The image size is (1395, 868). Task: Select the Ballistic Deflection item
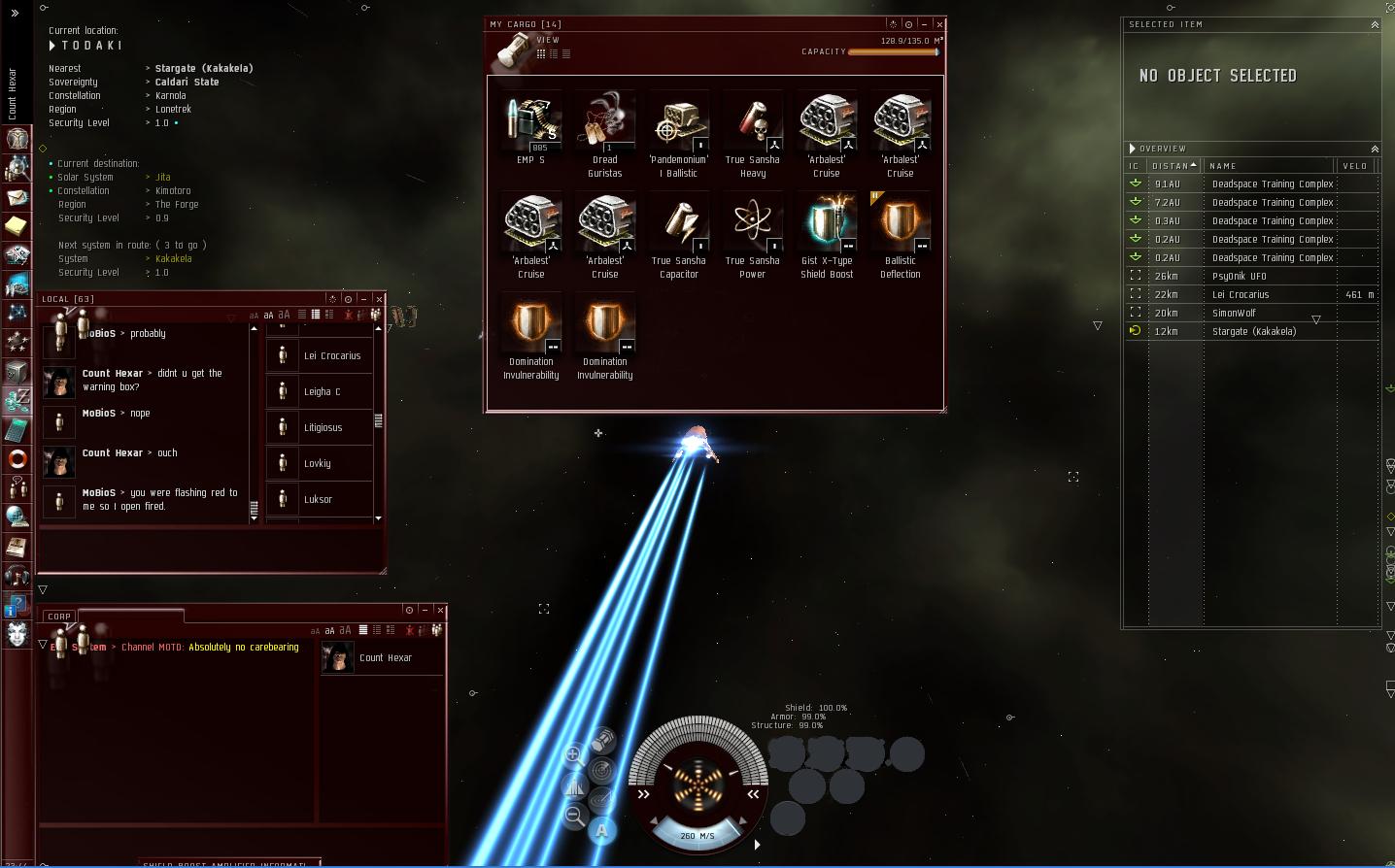(901, 223)
